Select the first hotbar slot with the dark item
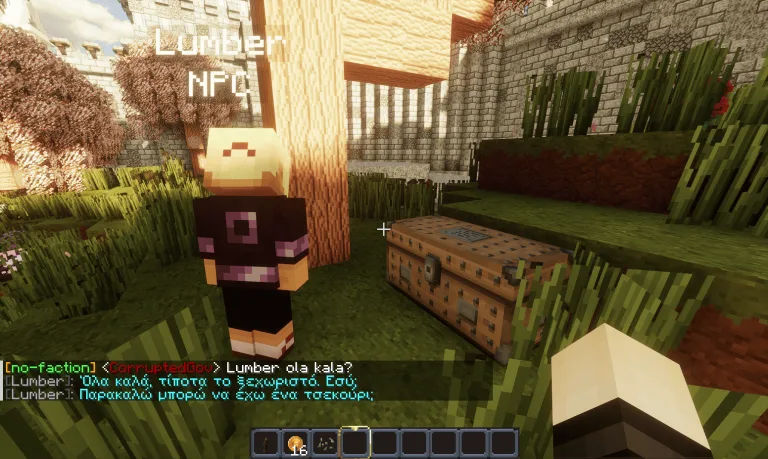Image resolution: width=768 pixels, height=459 pixels. pyautogui.click(x=267, y=443)
